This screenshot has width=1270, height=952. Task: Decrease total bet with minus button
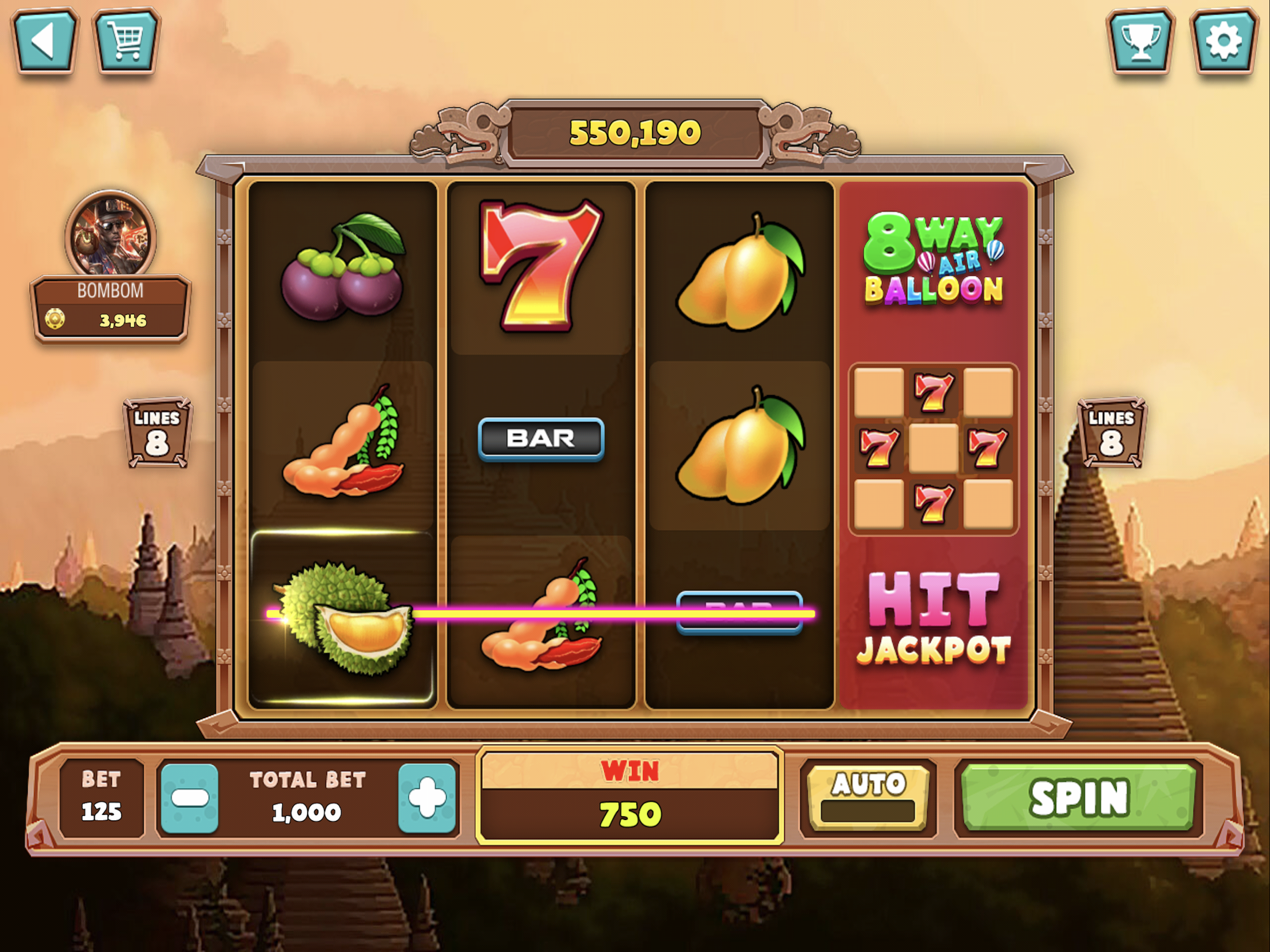tap(190, 798)
